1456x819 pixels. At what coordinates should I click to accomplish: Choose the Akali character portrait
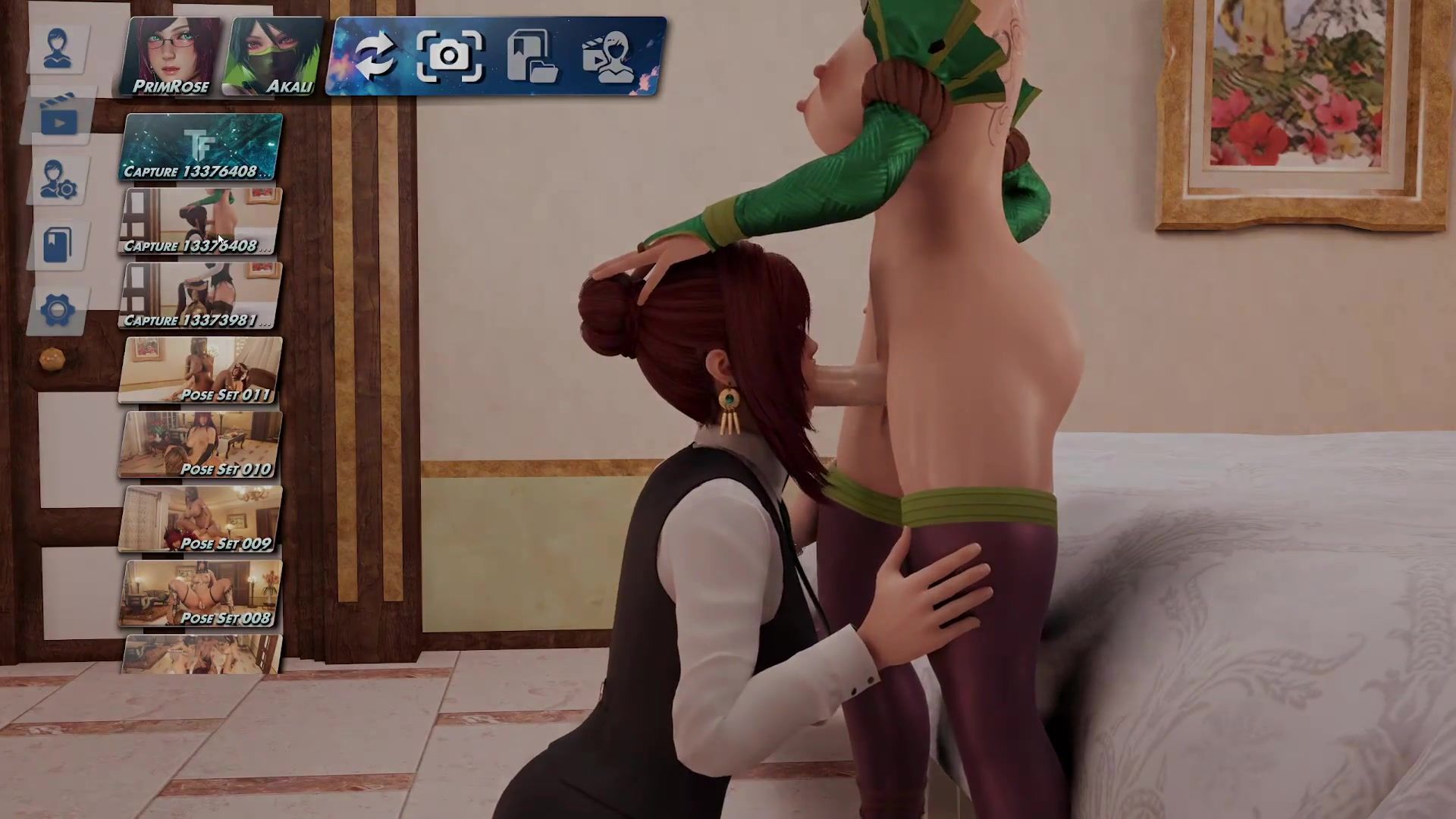point(273,58)
